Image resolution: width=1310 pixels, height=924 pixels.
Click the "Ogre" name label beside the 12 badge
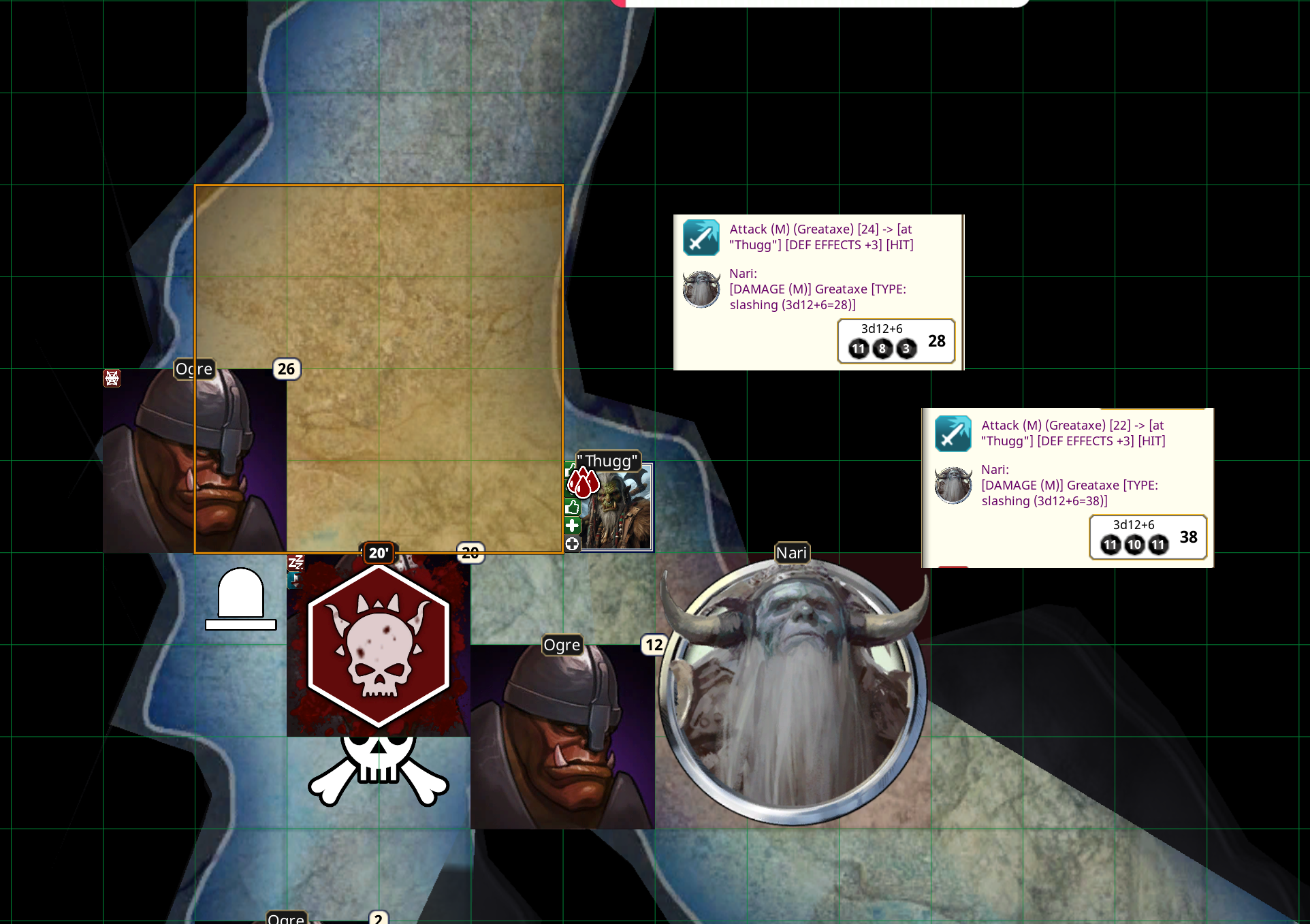point(562,645)
